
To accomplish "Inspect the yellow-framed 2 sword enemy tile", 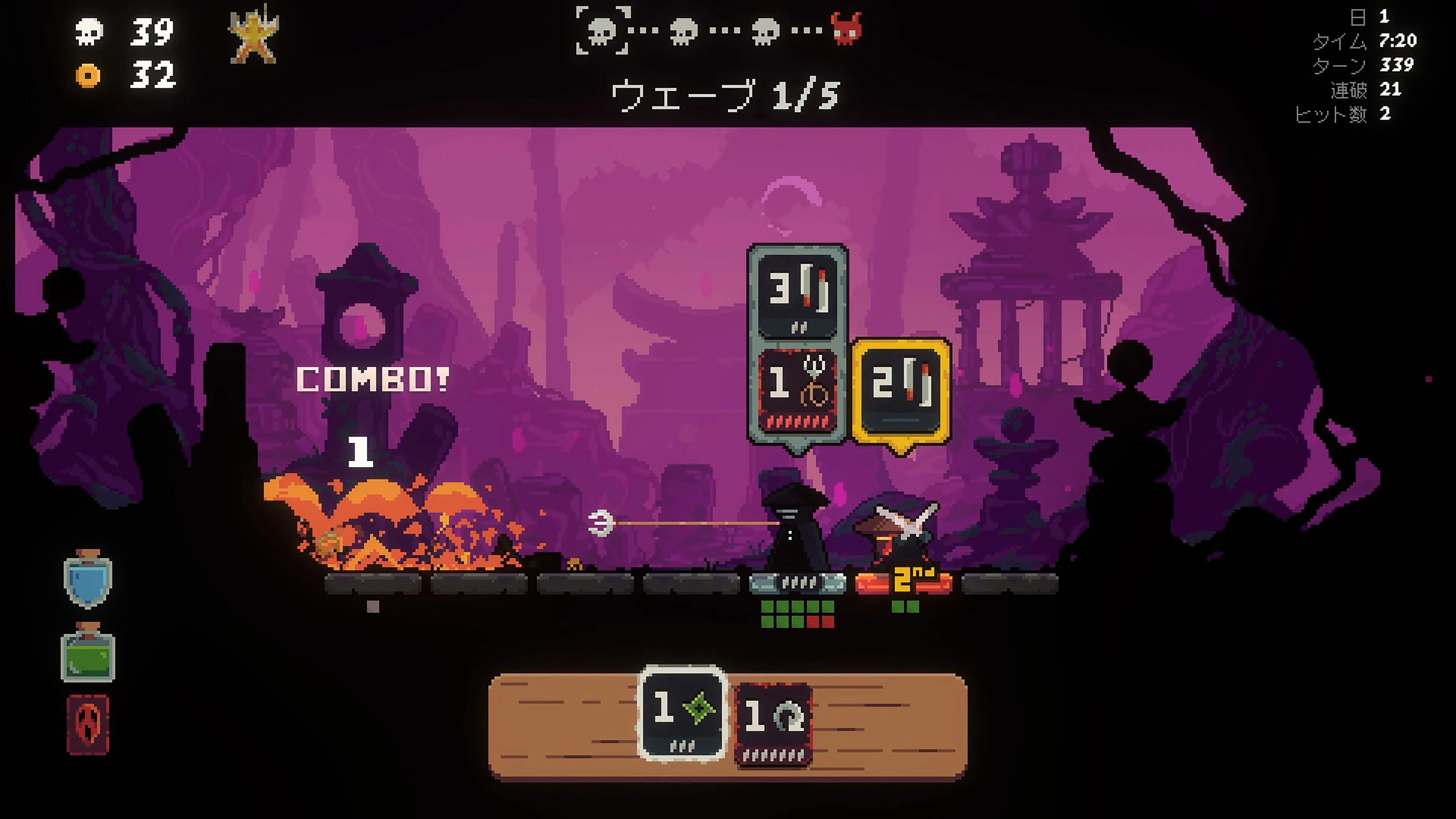I will pyautogui.click(x=901, y=391).
